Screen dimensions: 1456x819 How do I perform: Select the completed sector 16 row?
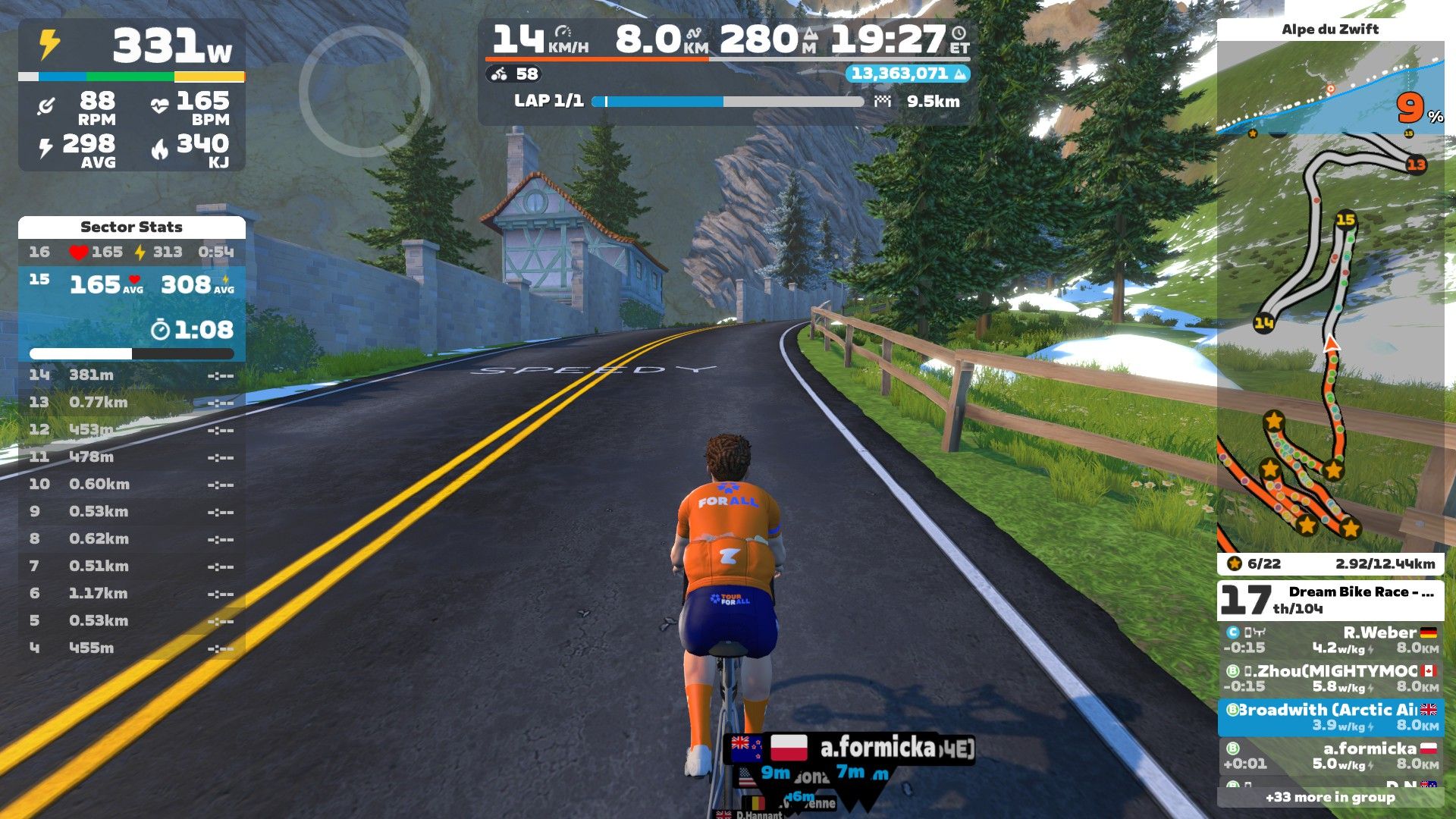[131, 252]
